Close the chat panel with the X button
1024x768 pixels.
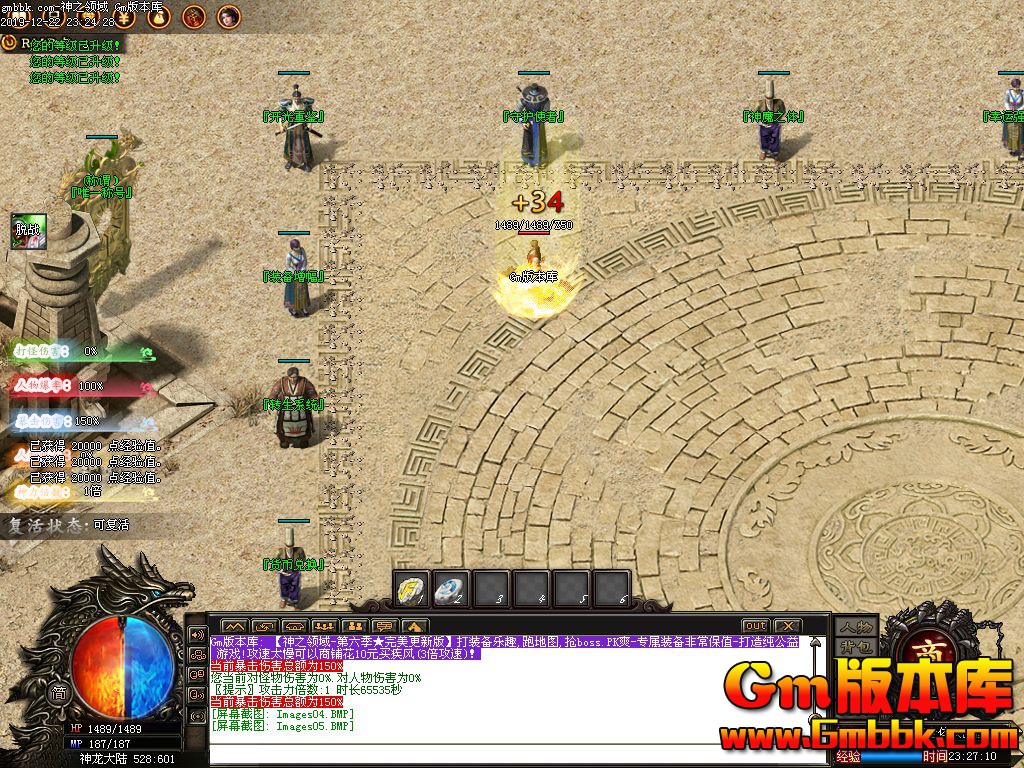pyautogui.click(x=787, y=626)
